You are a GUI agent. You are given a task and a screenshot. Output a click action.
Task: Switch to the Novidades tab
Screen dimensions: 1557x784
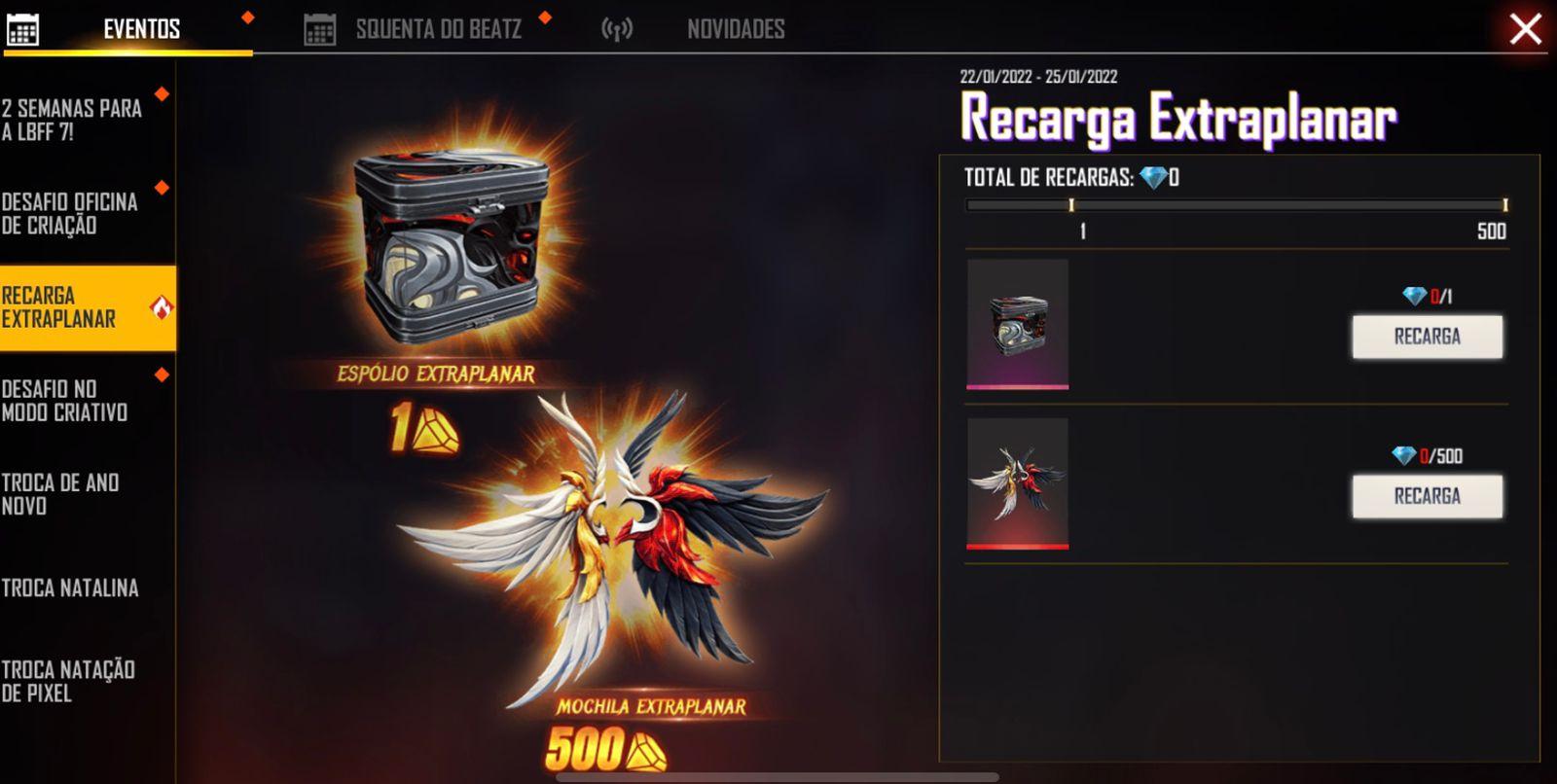(735, 28)
